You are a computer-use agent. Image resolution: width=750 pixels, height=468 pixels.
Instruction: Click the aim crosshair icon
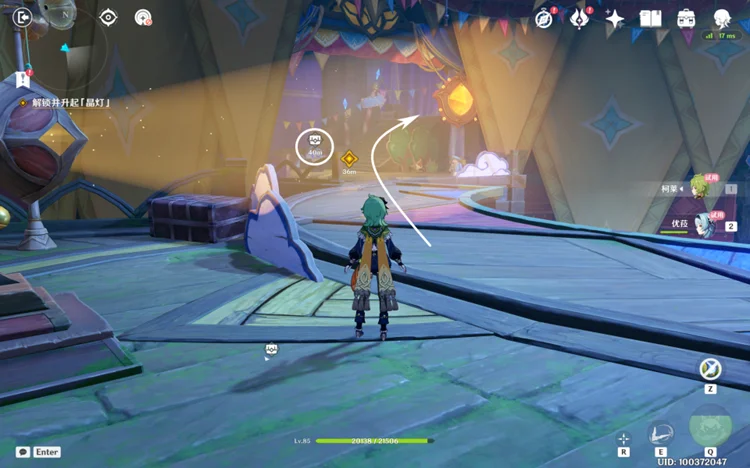coord(623,439)
